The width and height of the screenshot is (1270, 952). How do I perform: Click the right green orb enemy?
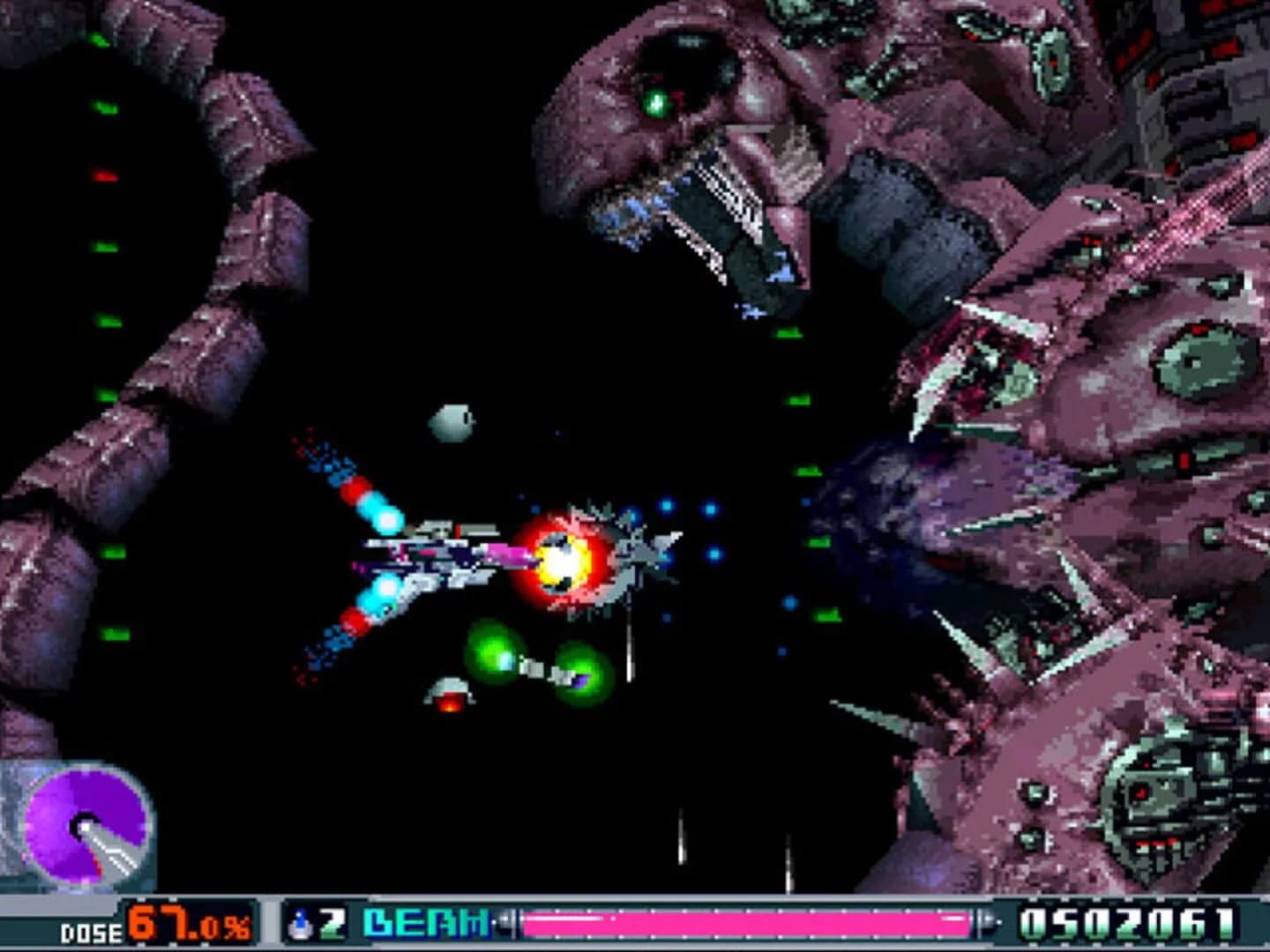(584, 674)
